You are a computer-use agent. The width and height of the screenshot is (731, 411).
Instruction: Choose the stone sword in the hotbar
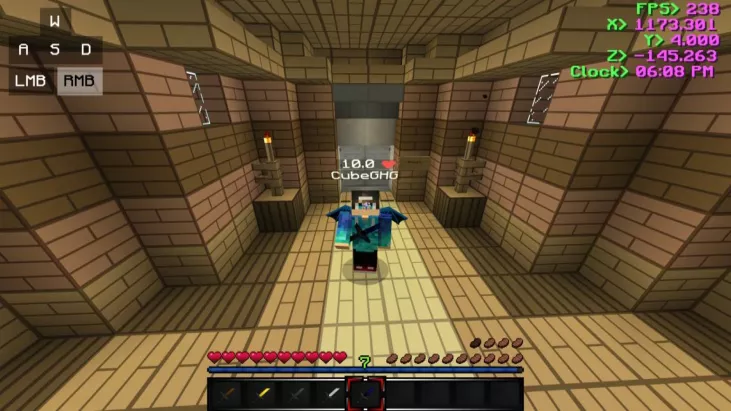click(296, 394)
